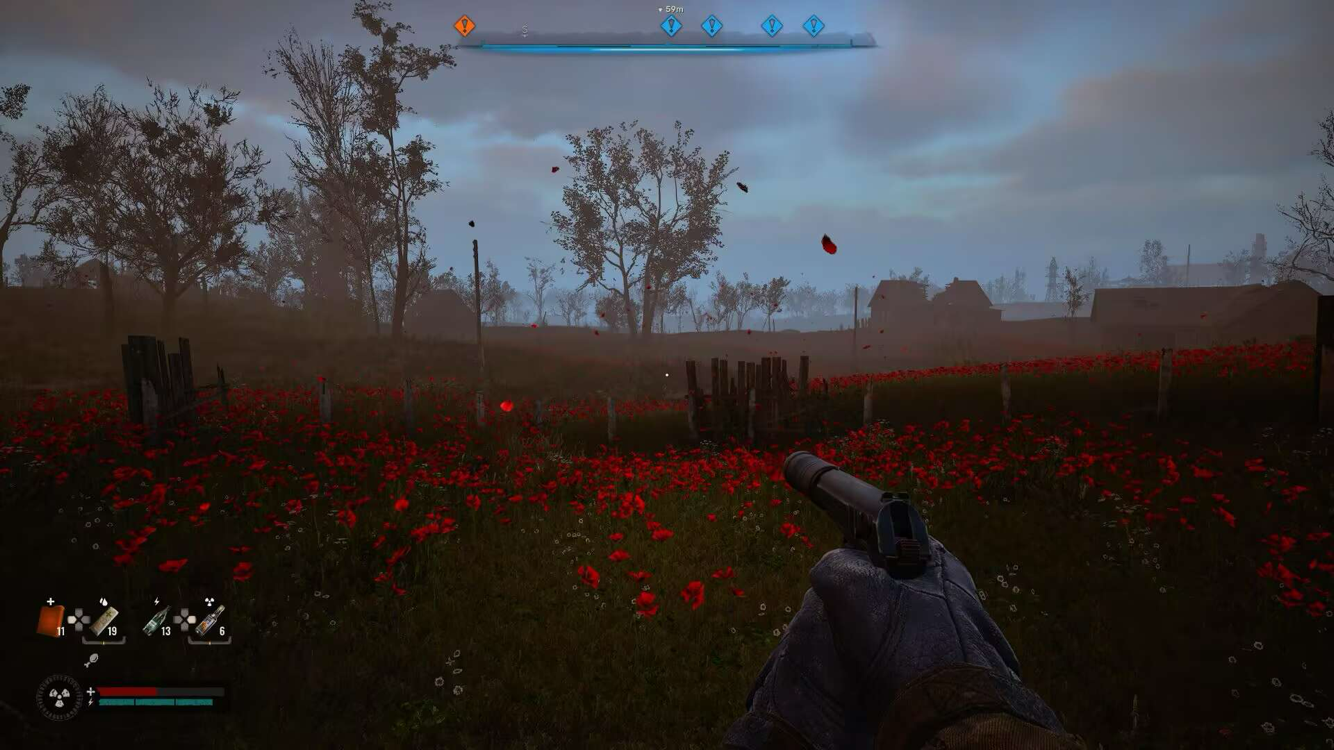The image size is (1334, 750).
Task: Click the orange quest marker on the compass
Action: 464,26
